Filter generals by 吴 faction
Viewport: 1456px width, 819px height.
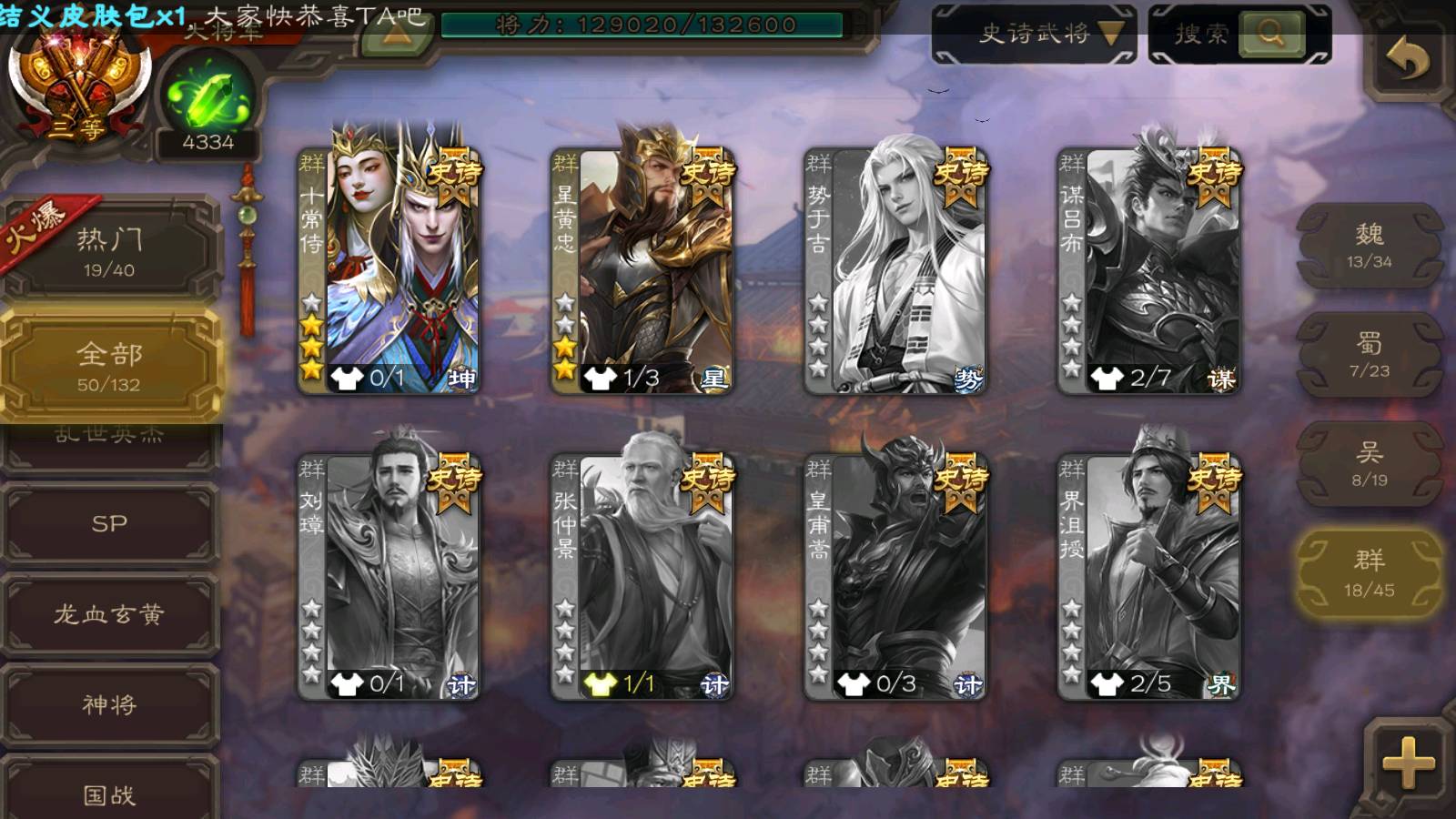(x=1369, y=464)
